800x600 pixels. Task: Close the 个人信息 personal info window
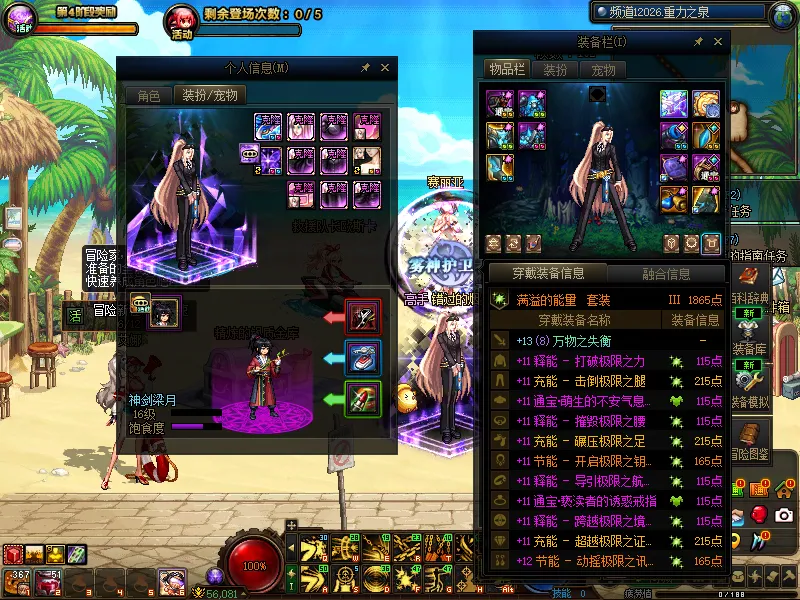(385, 68)
